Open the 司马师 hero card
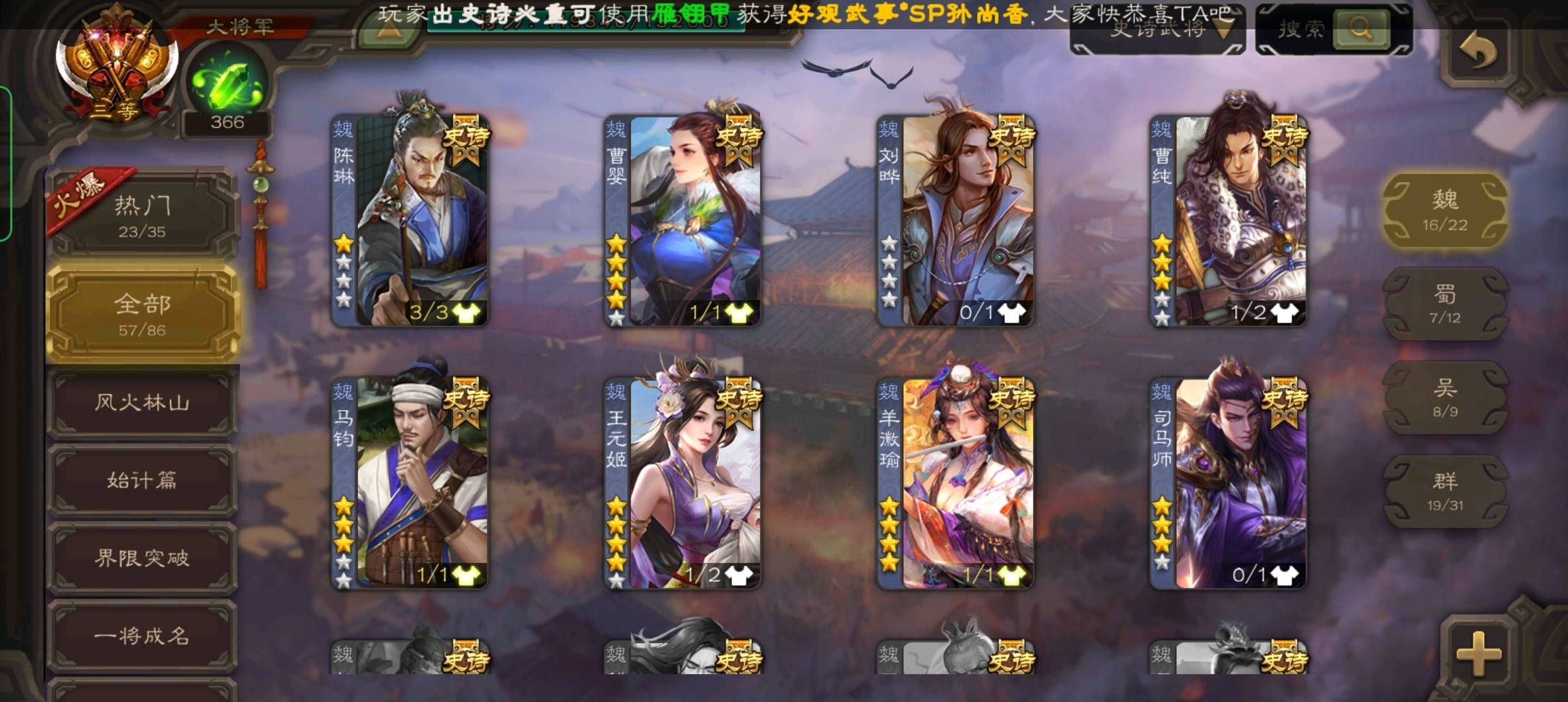Screen dimensions: 1568x702 click(1229, 483)
